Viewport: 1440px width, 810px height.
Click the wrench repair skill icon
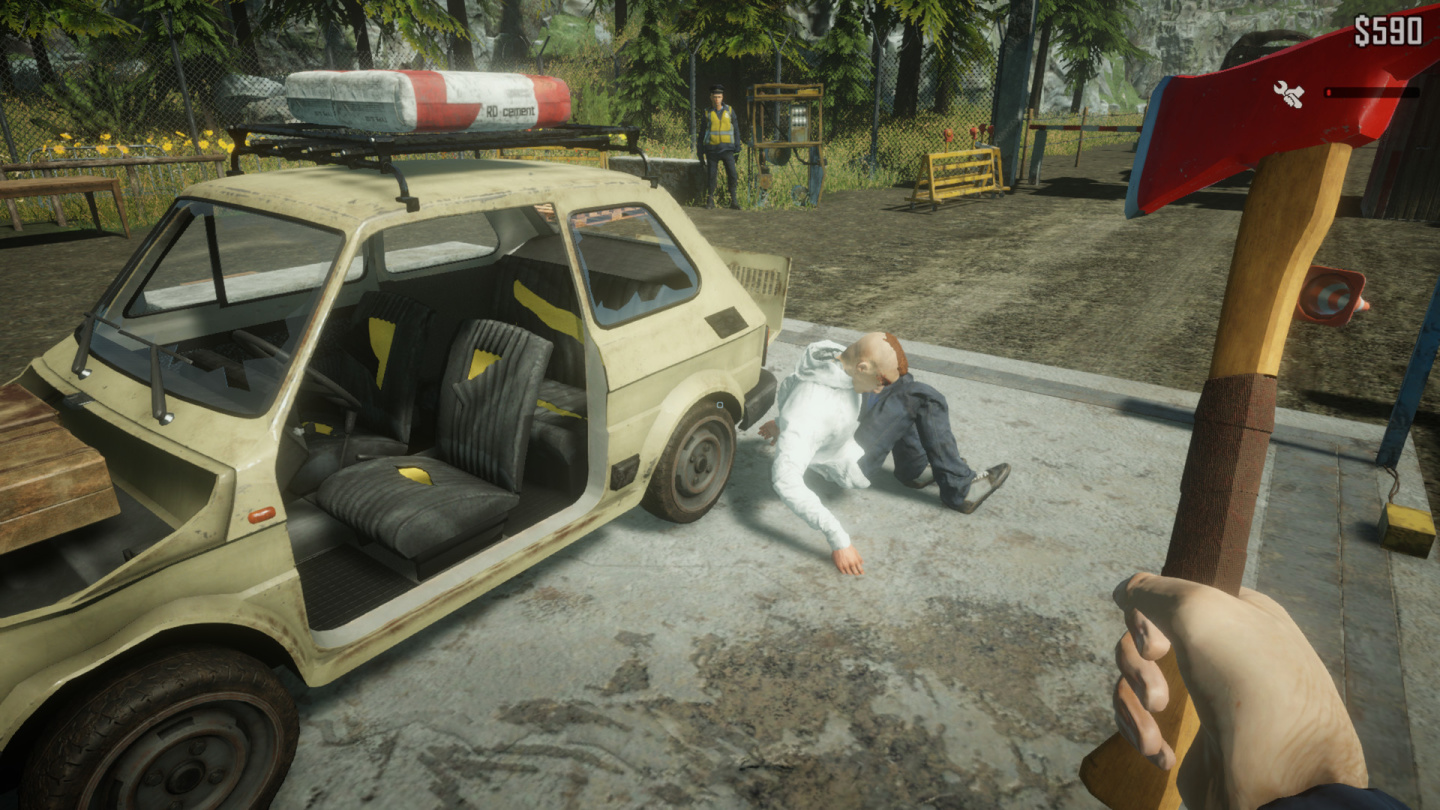[1290, 96]
